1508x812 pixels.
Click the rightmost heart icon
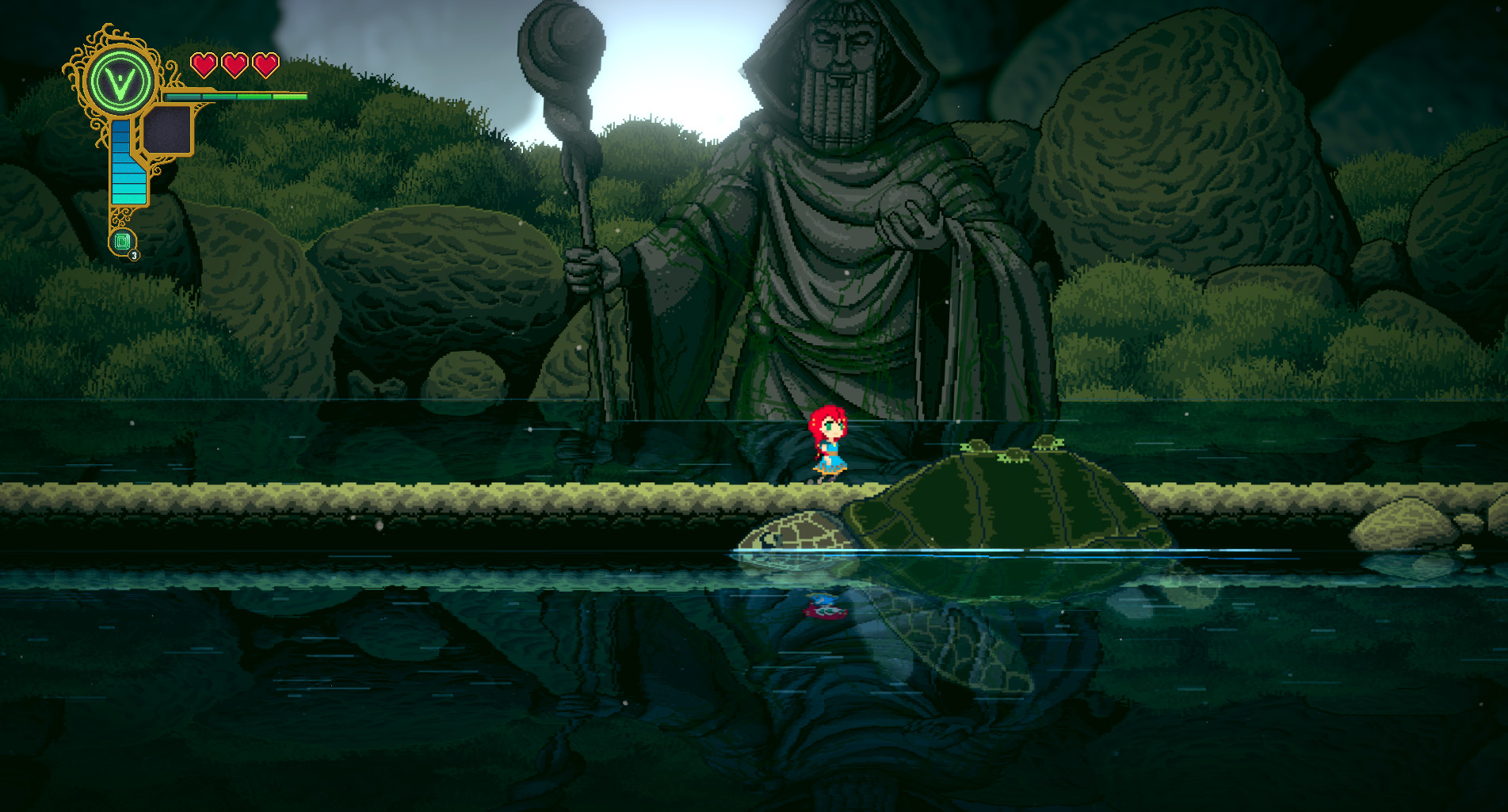[265, 63]
